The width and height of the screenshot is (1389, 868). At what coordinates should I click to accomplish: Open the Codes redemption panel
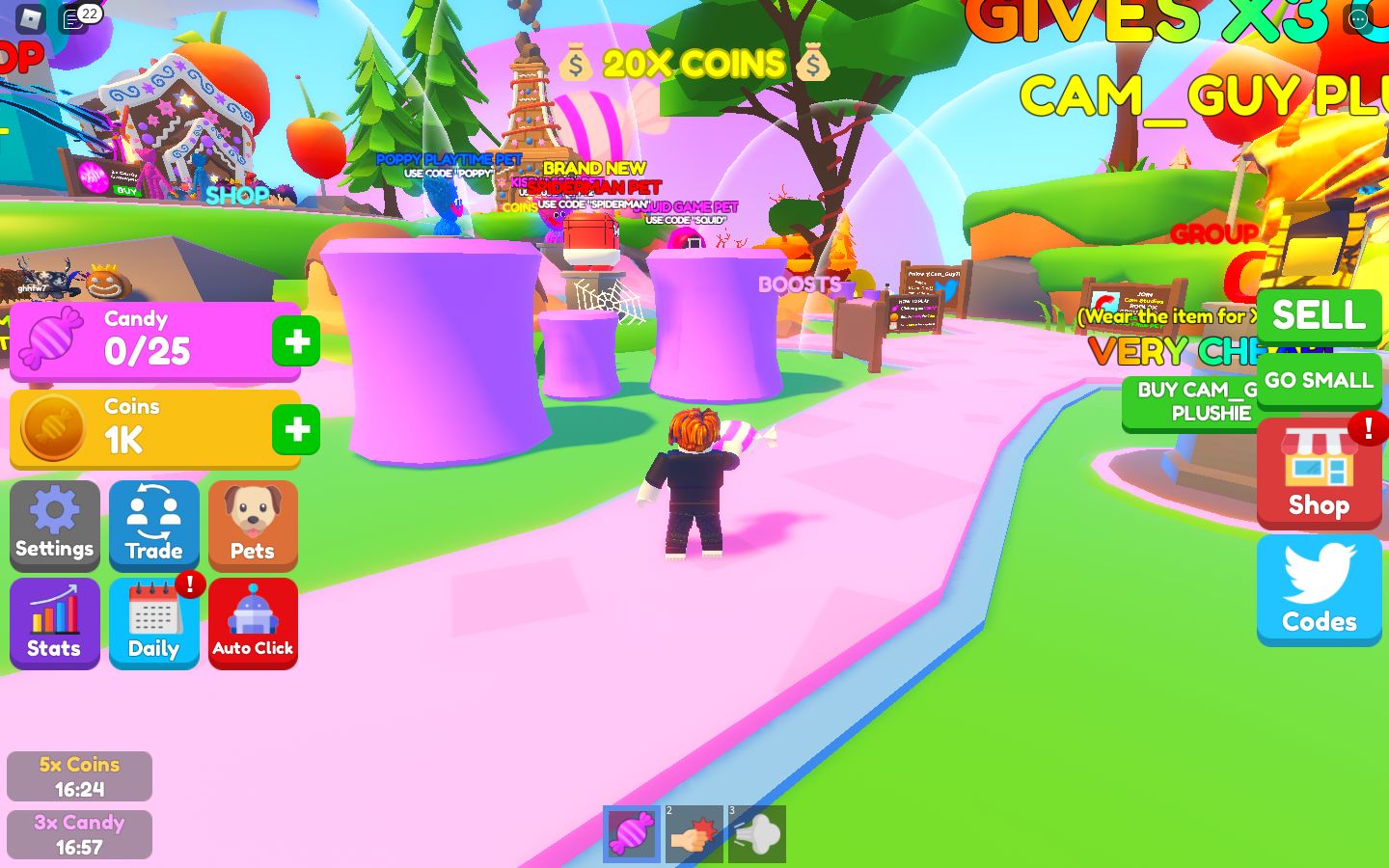pos(1319,588)
